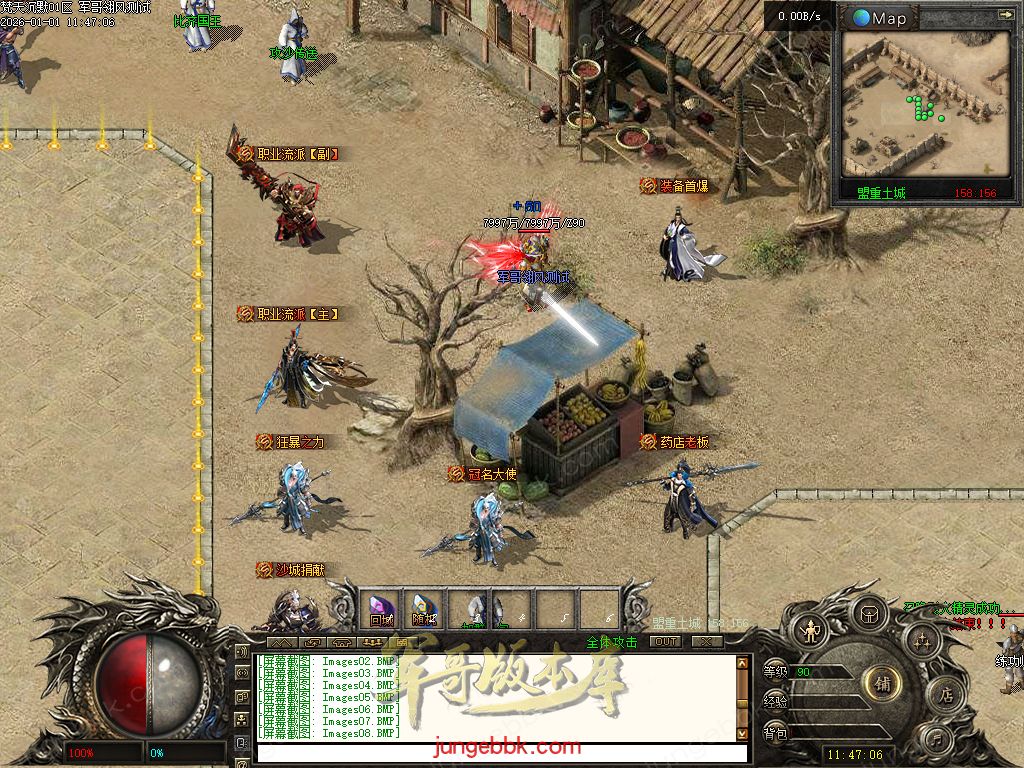The height and width of the screenshot is (768, 1024).
Task: Click the 等级 level label button
Action: [x=776, y=671]
